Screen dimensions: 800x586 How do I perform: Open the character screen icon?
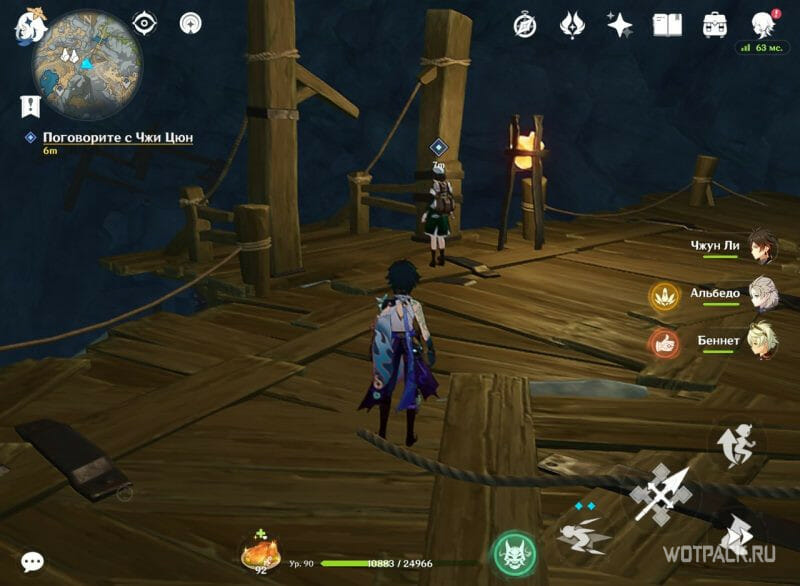(x=763, y=24)
